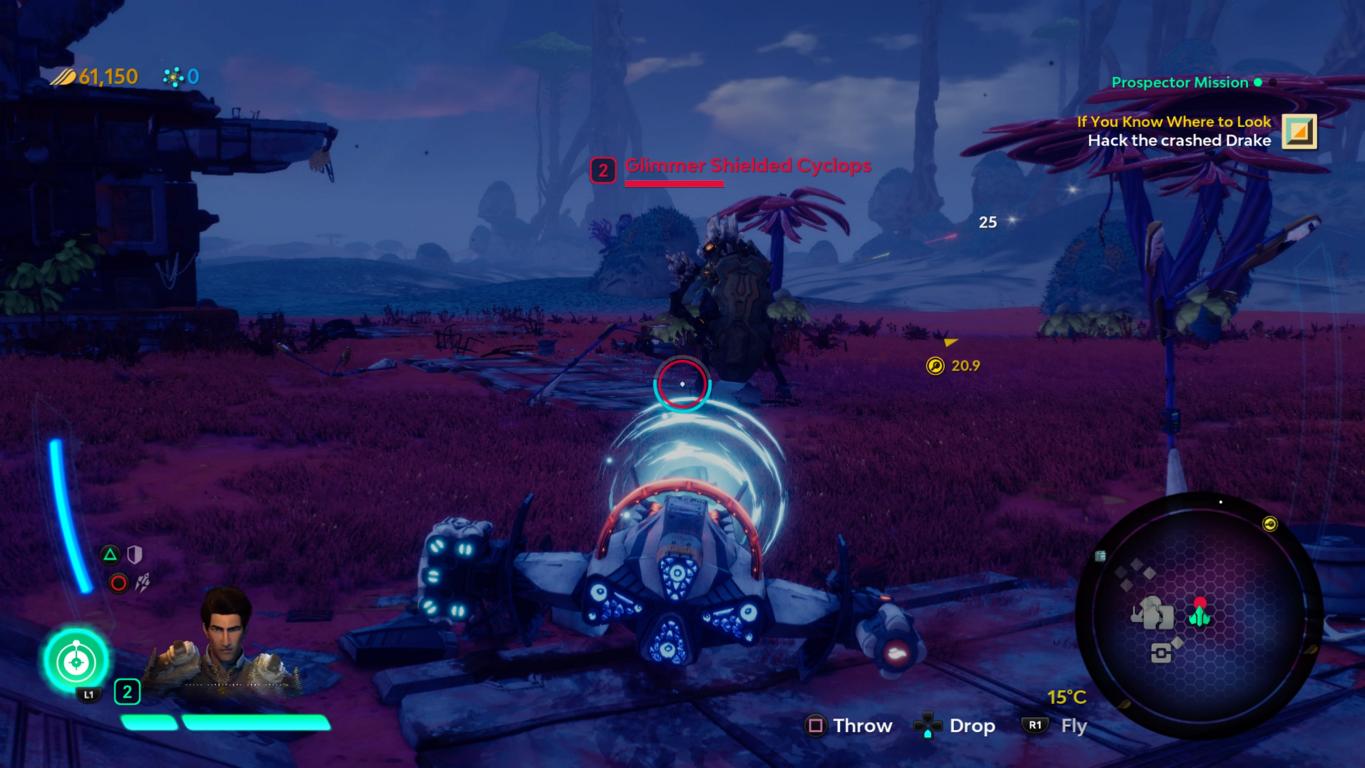The width and height of the screenshot is (1365, 768).
Task: Activate the shield ability icon
Action: point(134,554)
